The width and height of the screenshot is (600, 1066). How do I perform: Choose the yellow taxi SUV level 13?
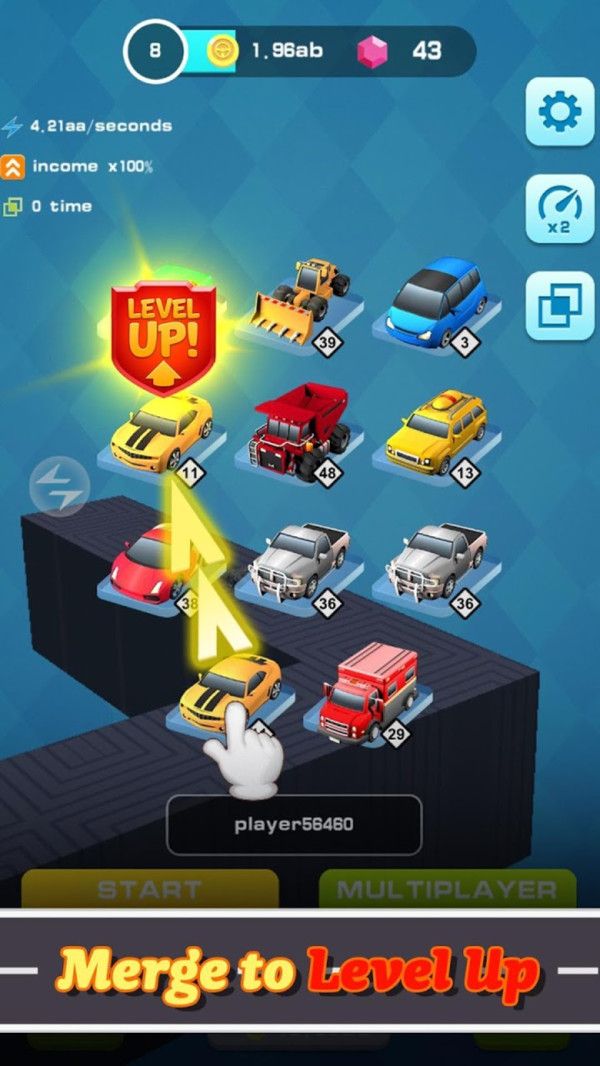(436, 430)
